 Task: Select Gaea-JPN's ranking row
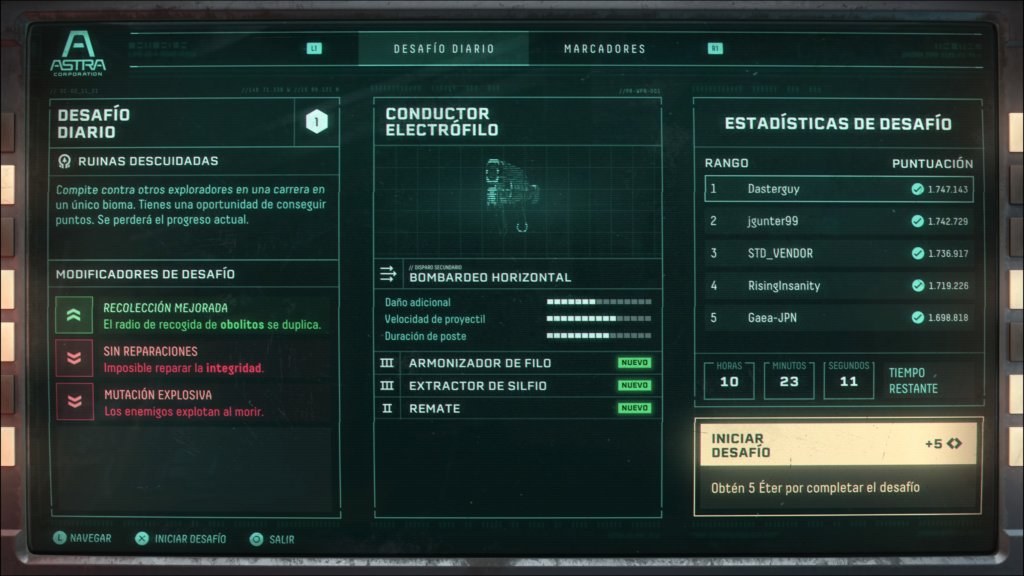pos(838,317)
